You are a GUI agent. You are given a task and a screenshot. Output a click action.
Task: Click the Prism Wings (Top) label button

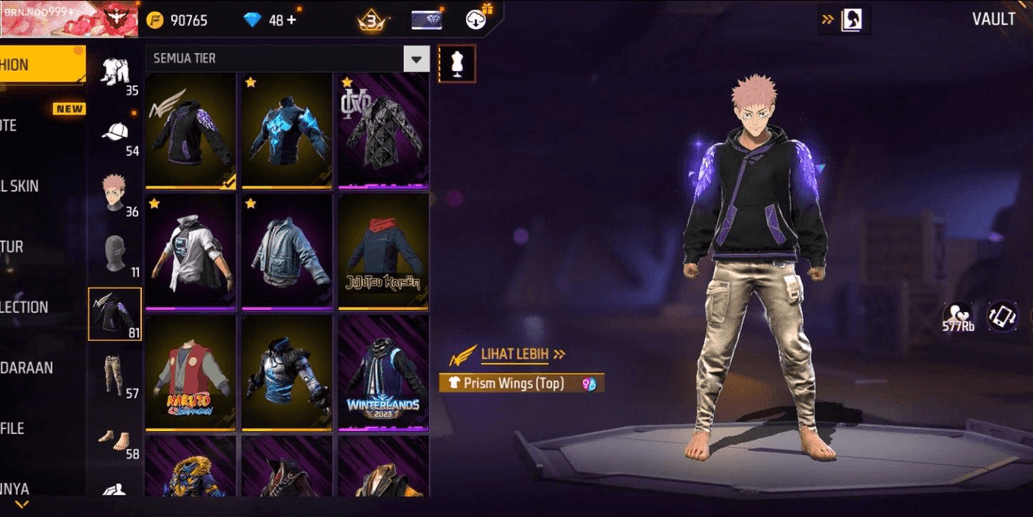[x=520, y=383]
